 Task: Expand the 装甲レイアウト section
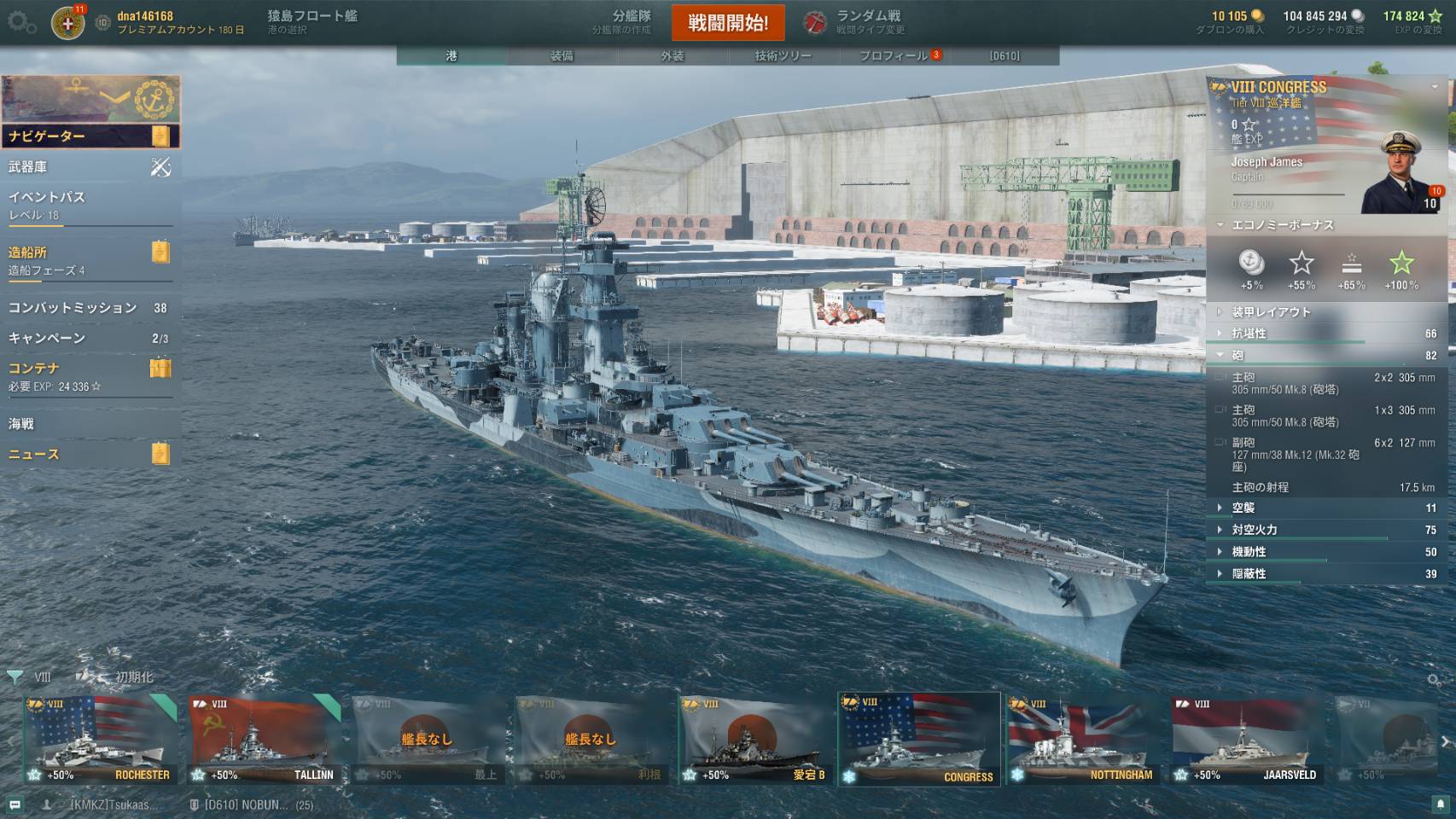point(1271,312)
